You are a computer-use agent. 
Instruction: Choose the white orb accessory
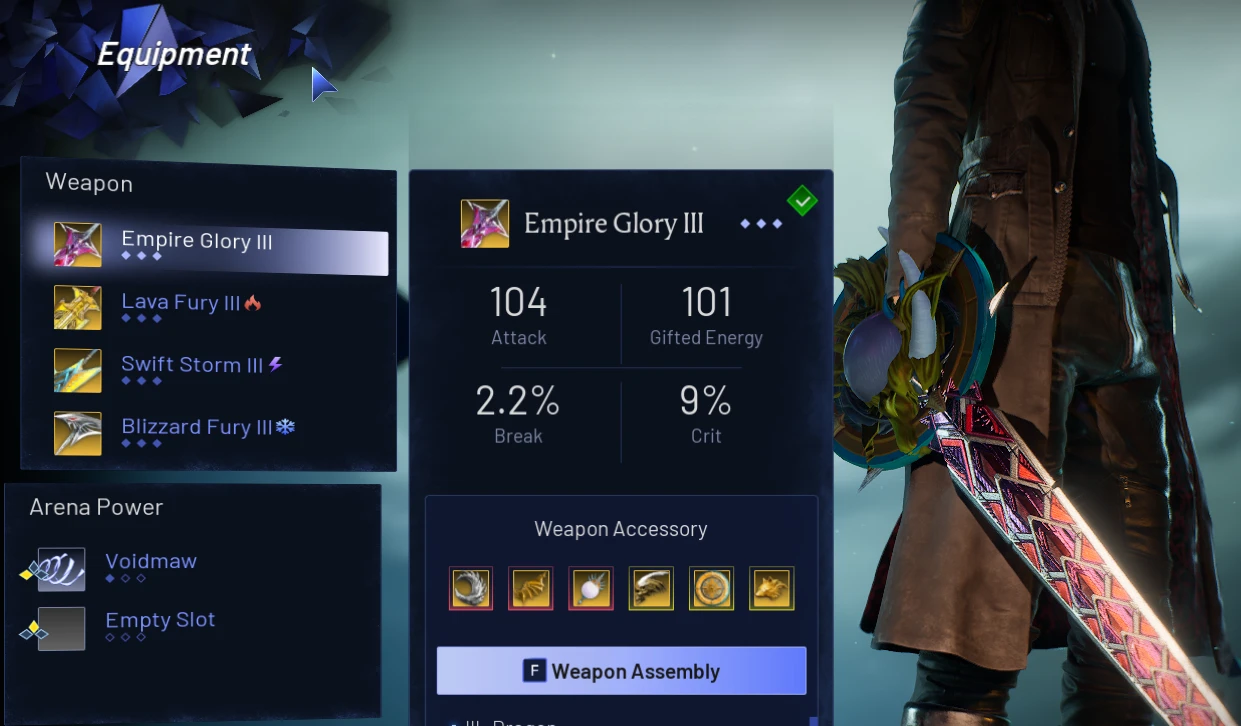[591, 588]
